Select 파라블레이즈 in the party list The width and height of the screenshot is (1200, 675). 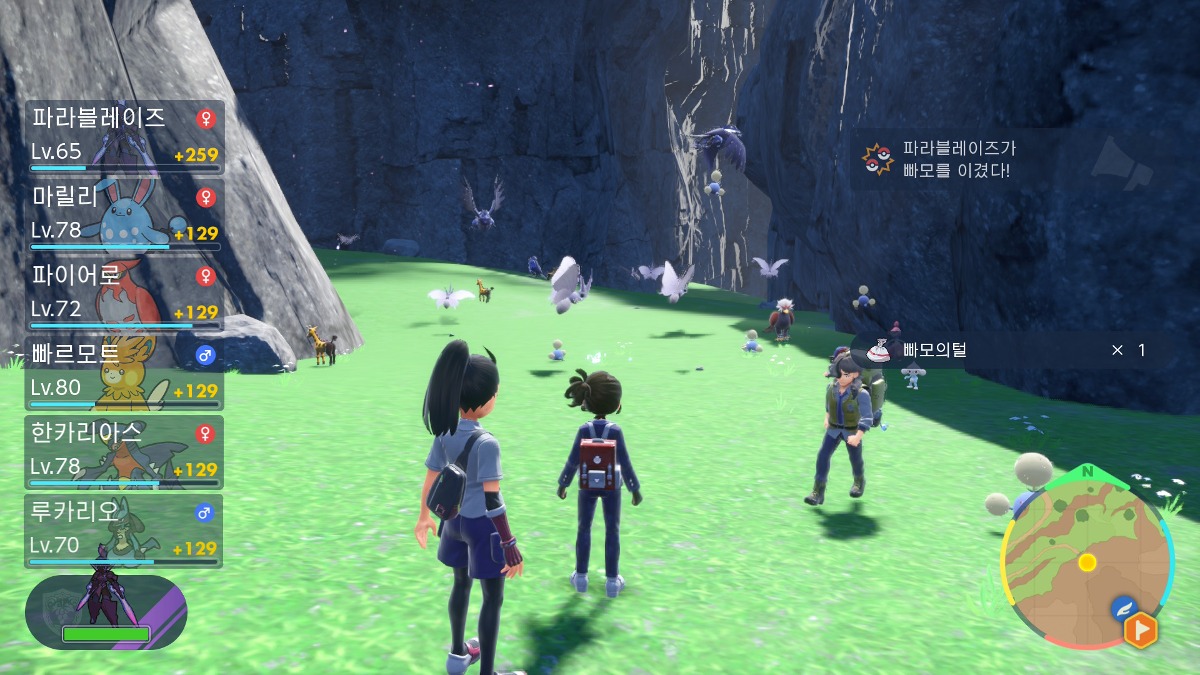124,135
